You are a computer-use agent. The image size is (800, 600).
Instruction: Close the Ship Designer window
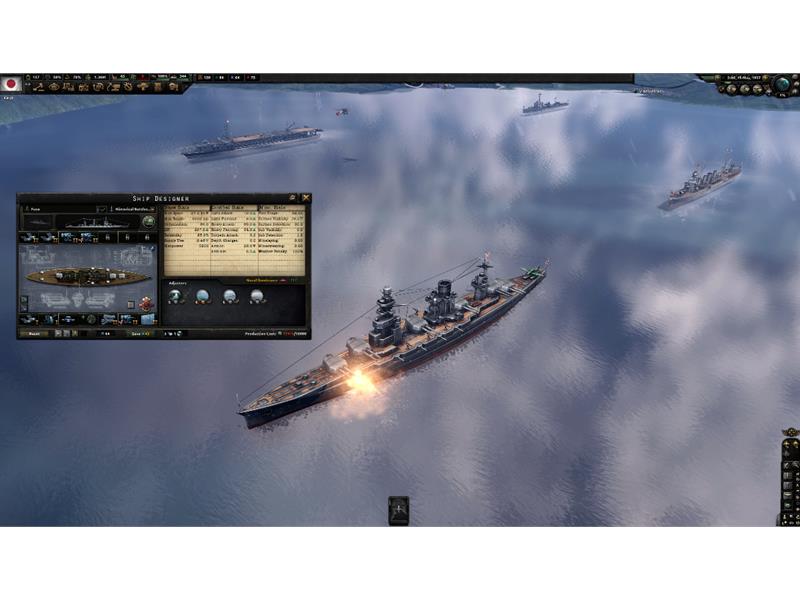[x=305, y=198]
